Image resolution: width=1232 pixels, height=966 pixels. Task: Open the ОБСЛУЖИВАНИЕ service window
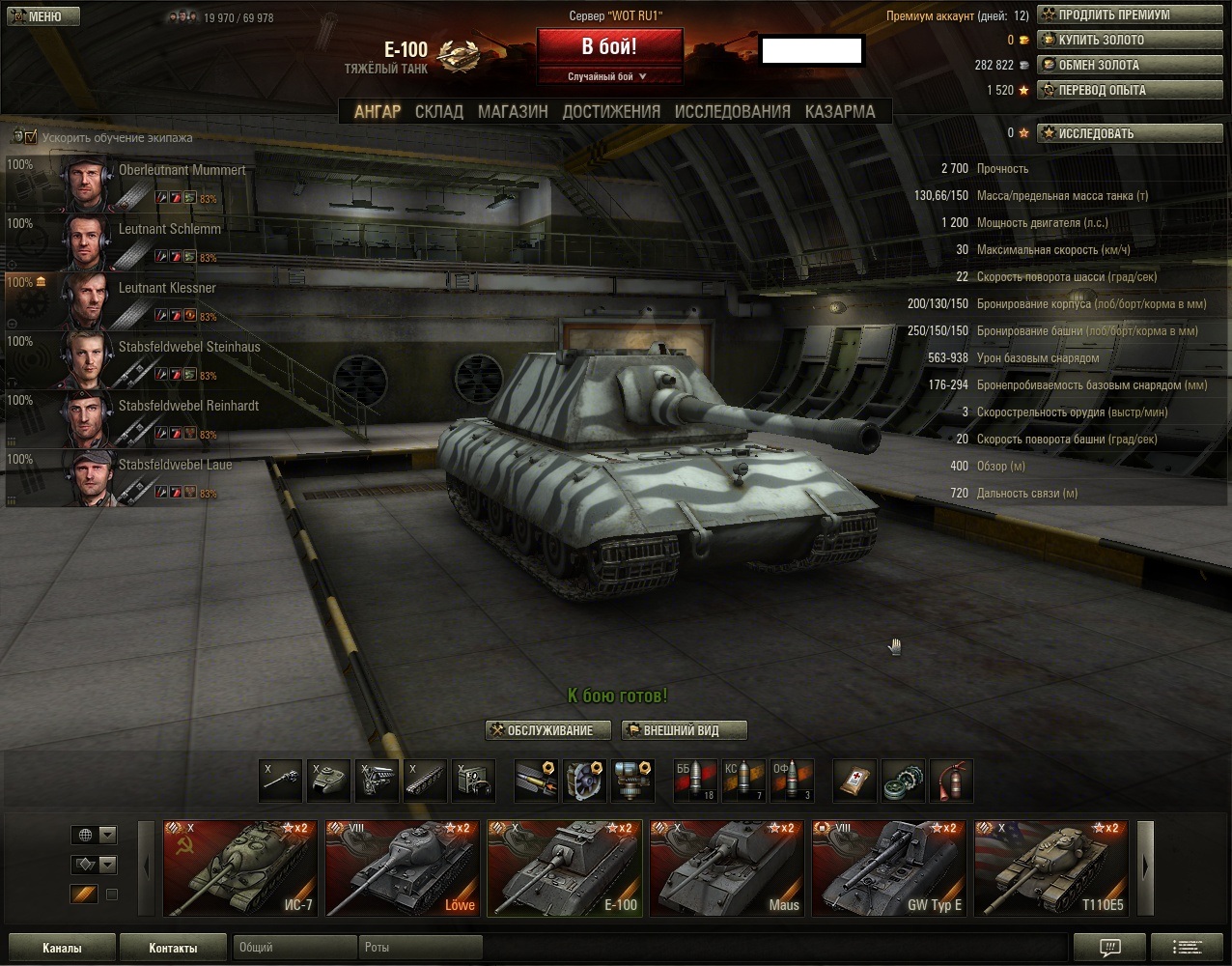pyautogui.click(x=549, y=730)
